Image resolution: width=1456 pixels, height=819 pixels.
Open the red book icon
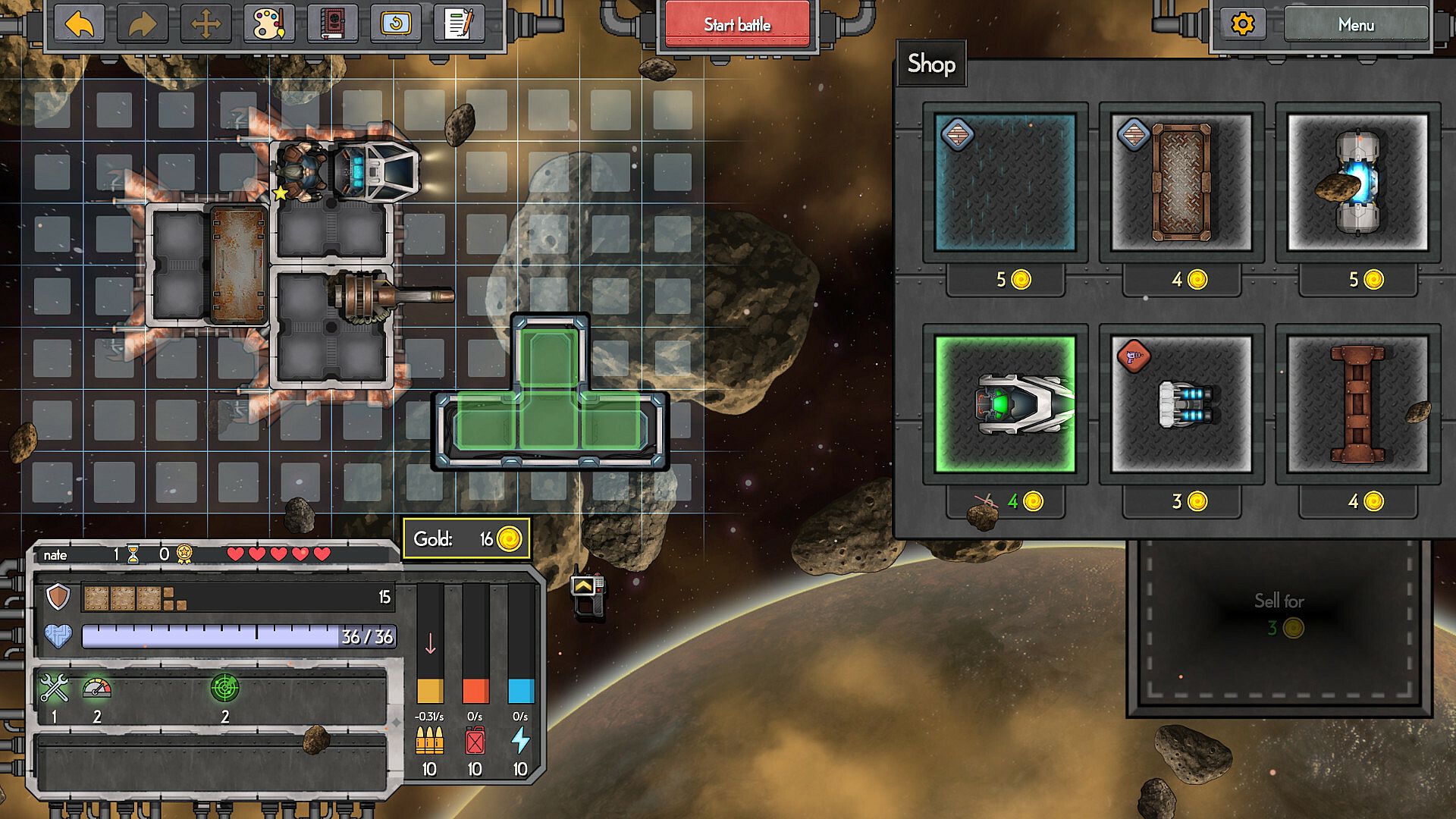332,25
